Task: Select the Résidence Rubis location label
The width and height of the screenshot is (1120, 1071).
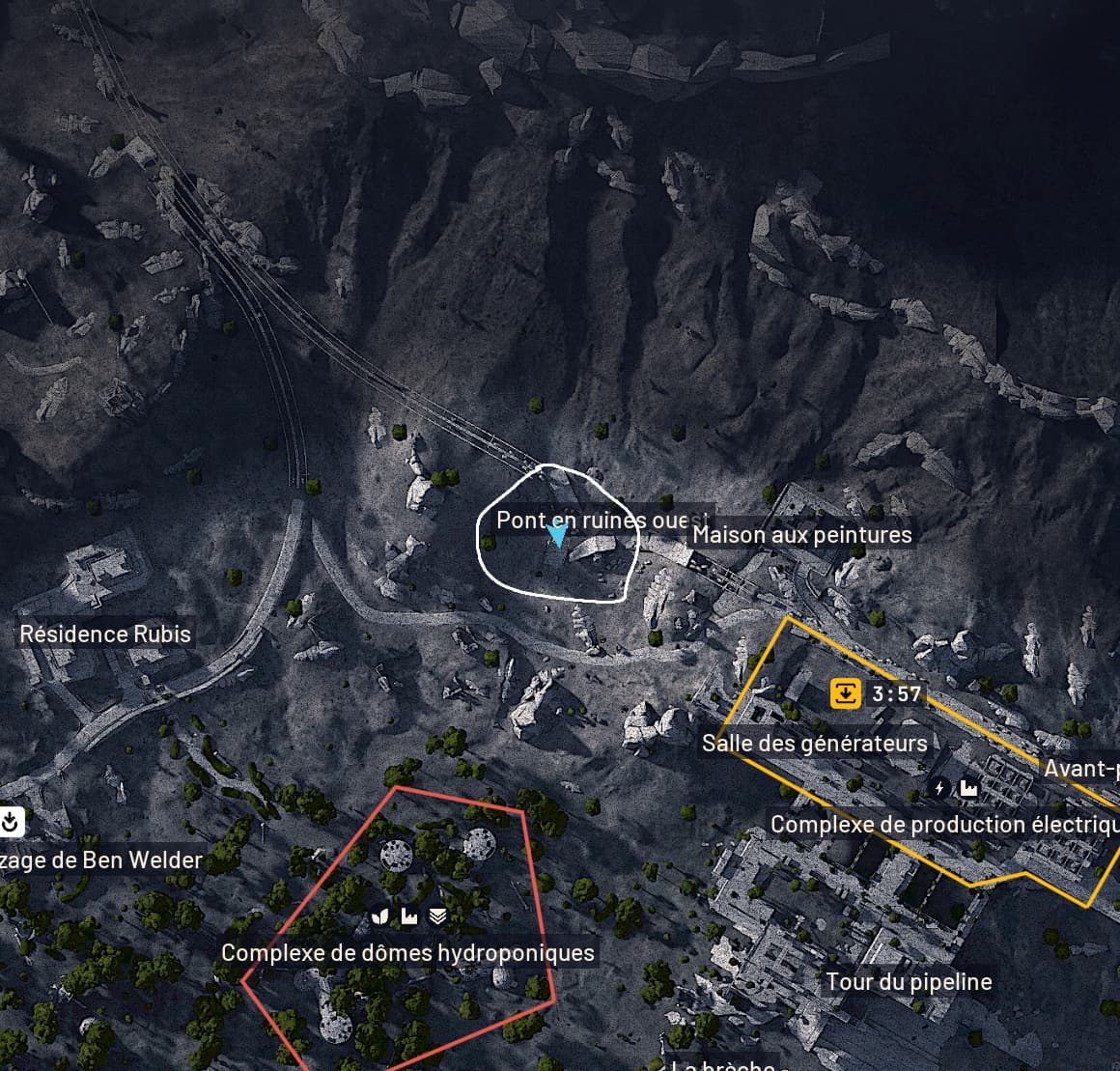Action: (x=106, y=634)
